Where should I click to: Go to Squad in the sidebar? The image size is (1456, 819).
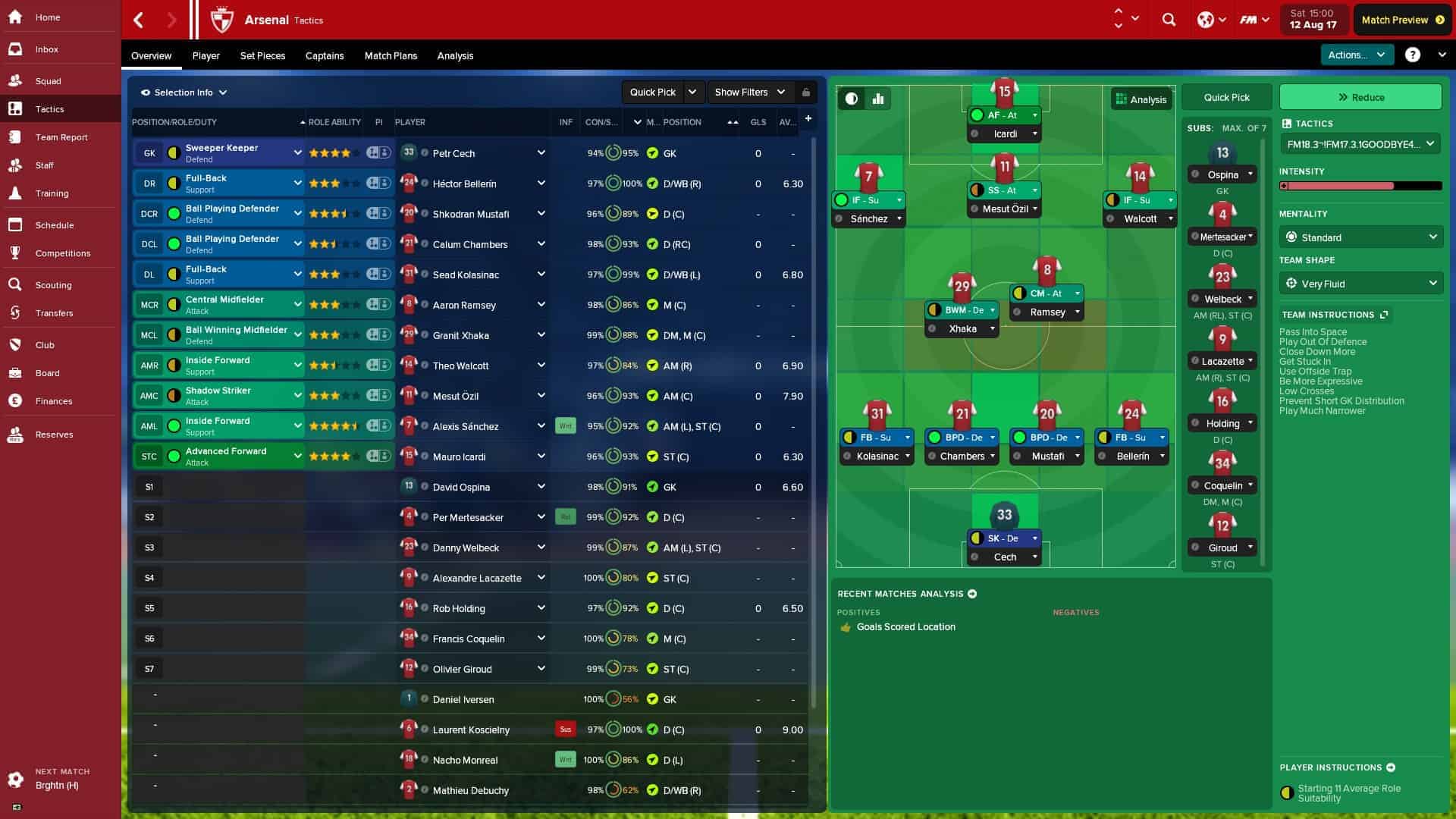48,81
